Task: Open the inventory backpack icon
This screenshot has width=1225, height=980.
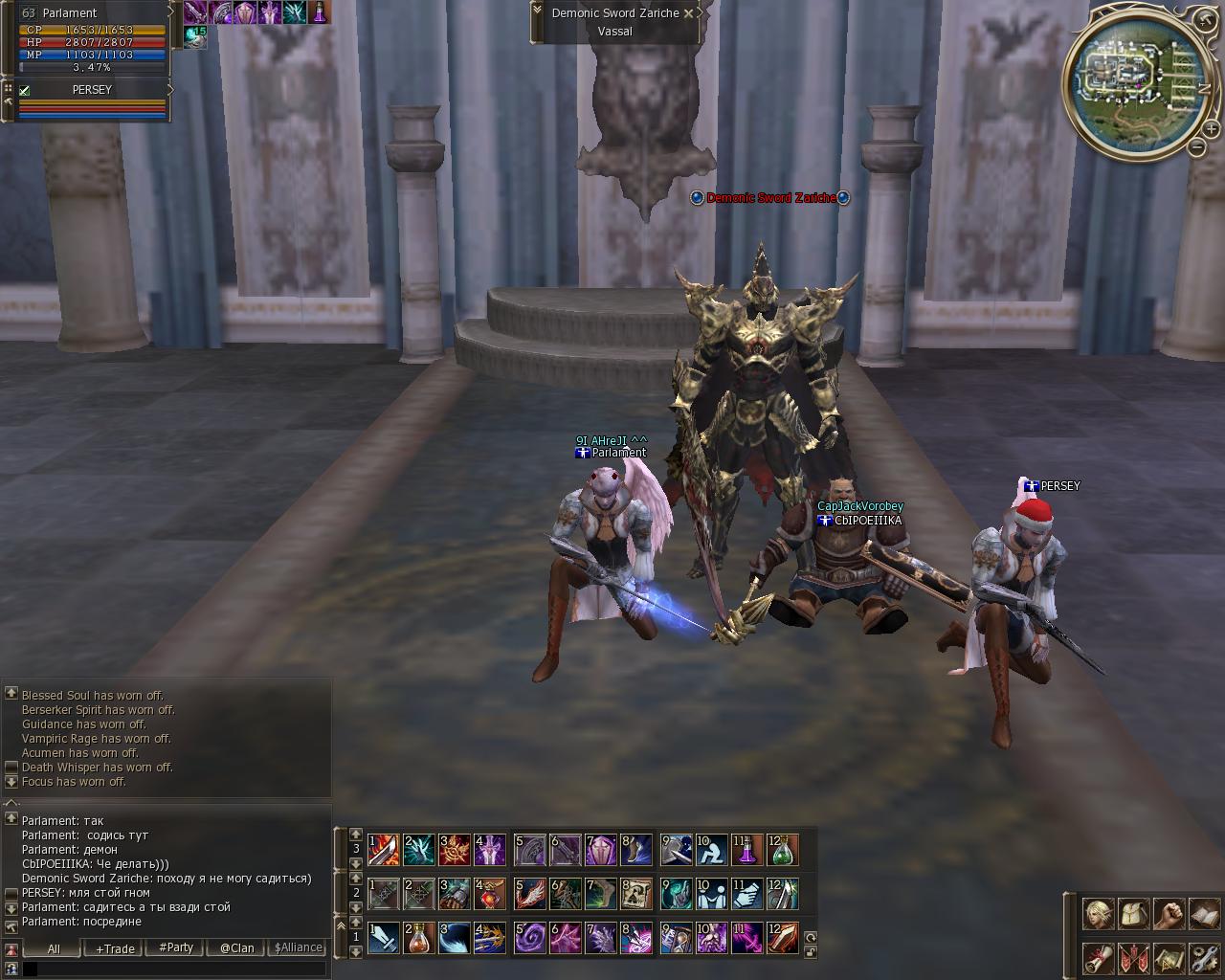Action: point(1133,914)
